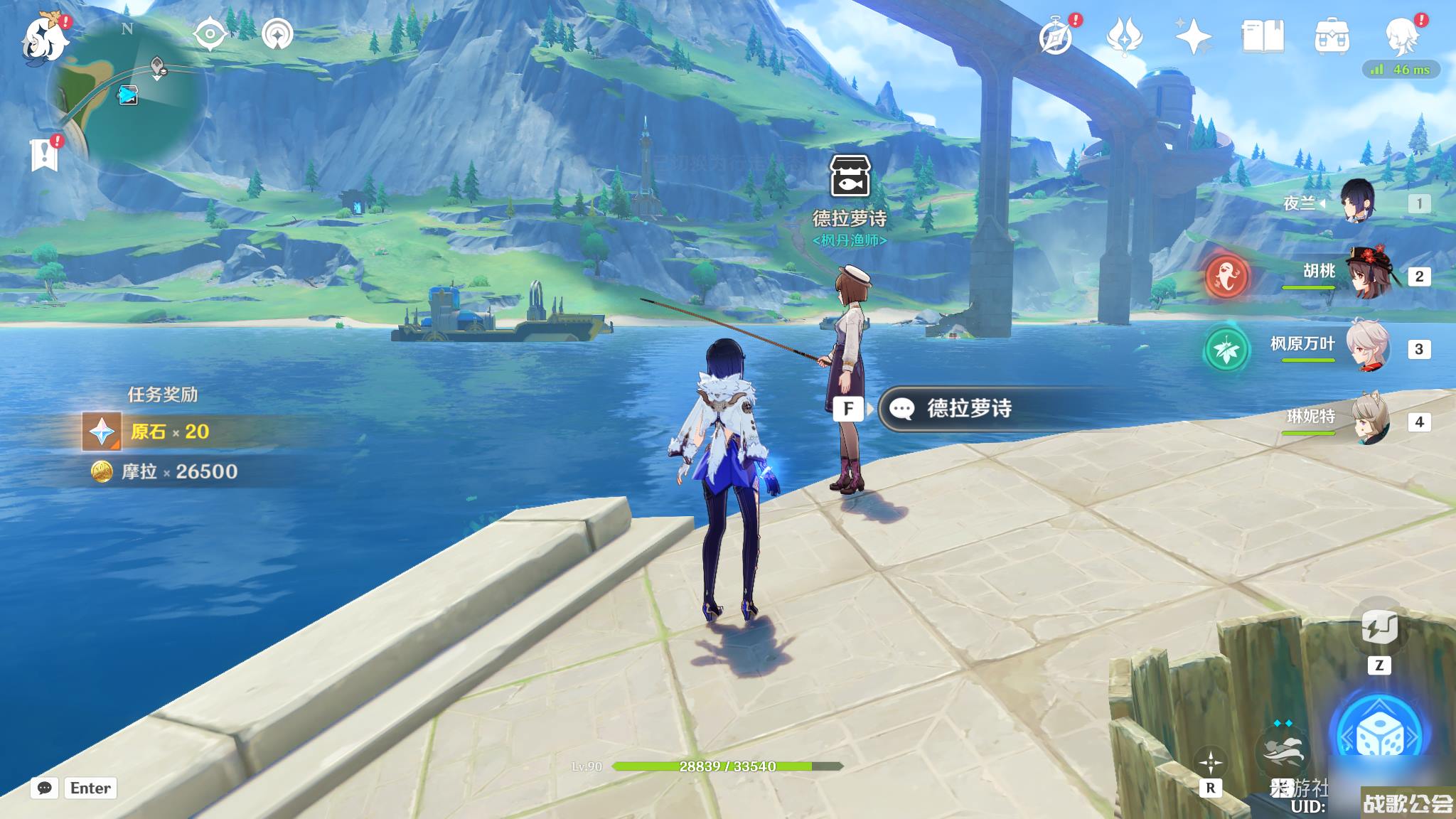Open the Wish star icon
This screenshot has width=1456, height=819.
pyautogui.click(x=1193, y=36)
